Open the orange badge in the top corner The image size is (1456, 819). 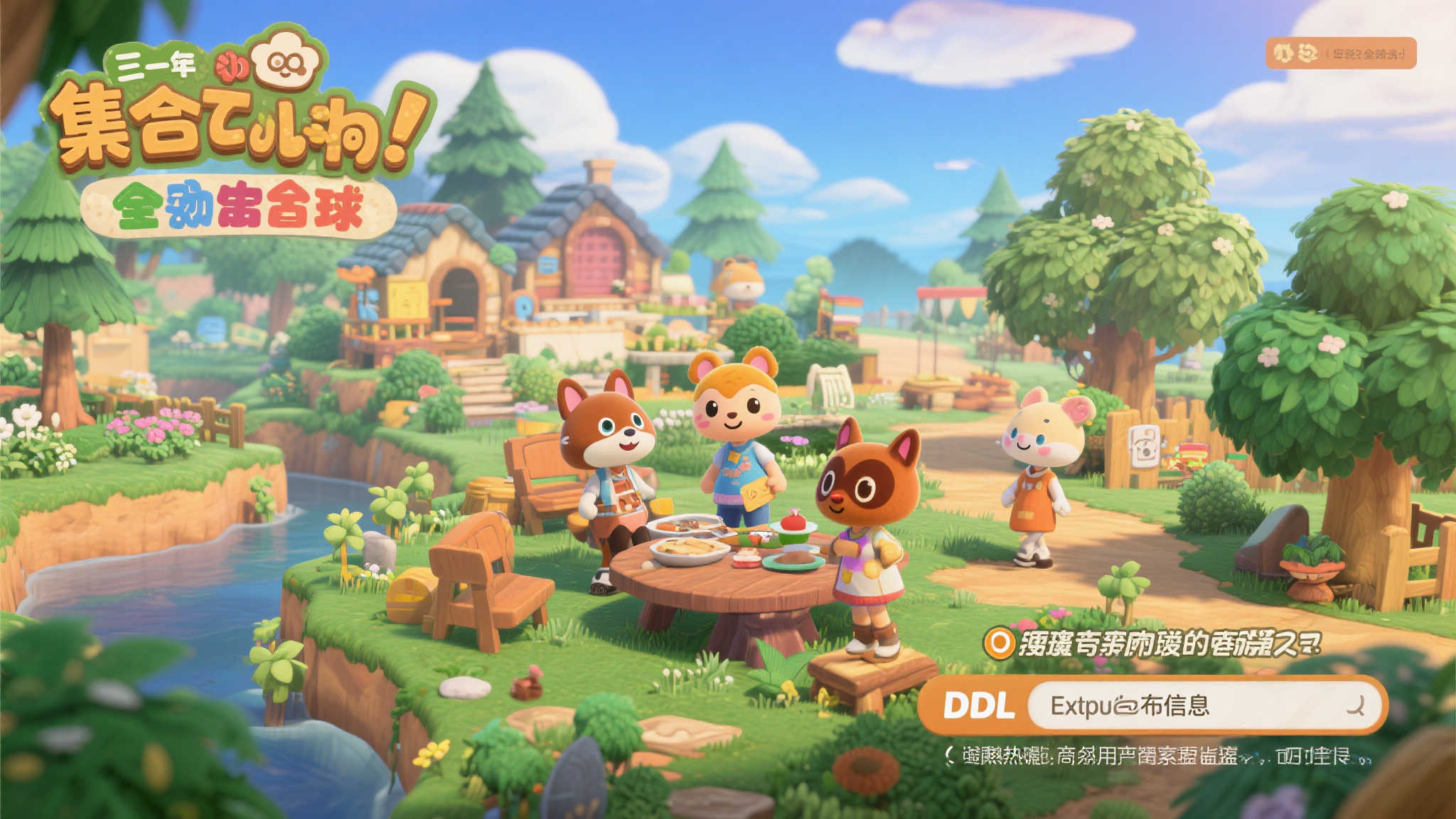point(1340,53)
